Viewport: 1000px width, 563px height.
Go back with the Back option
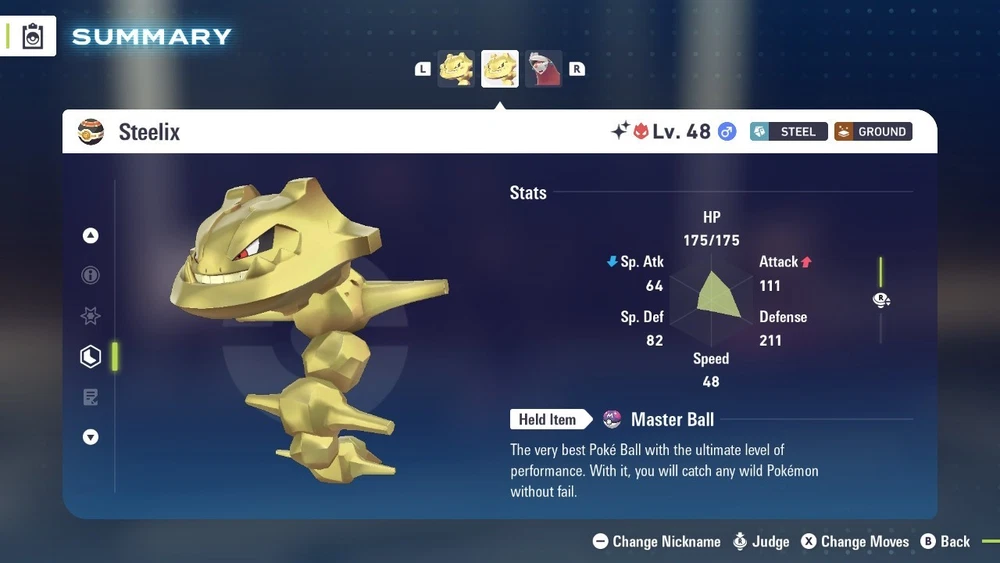pos(945,541)
